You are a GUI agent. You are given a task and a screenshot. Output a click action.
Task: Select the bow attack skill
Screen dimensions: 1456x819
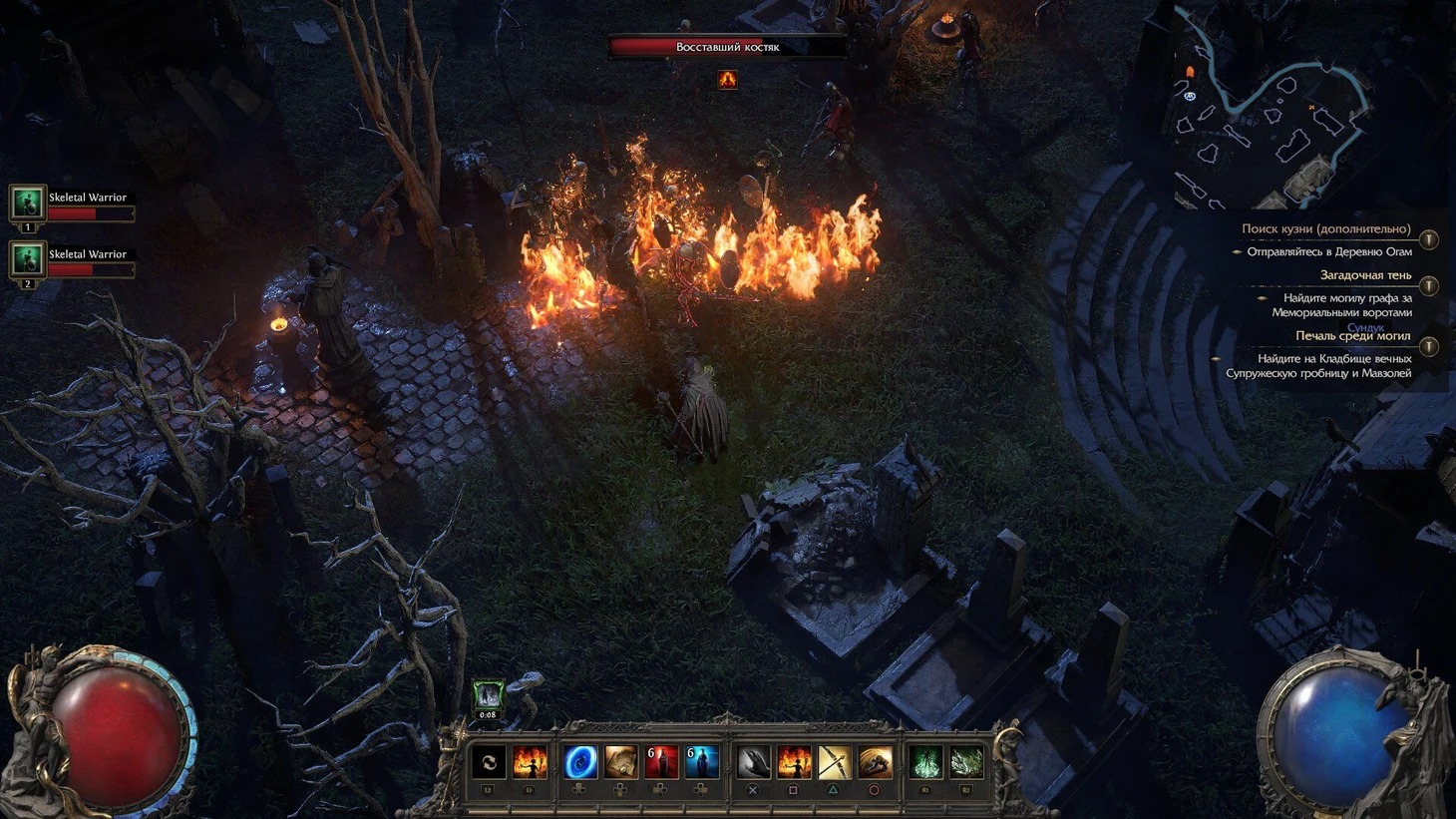(x=834, y=763)
